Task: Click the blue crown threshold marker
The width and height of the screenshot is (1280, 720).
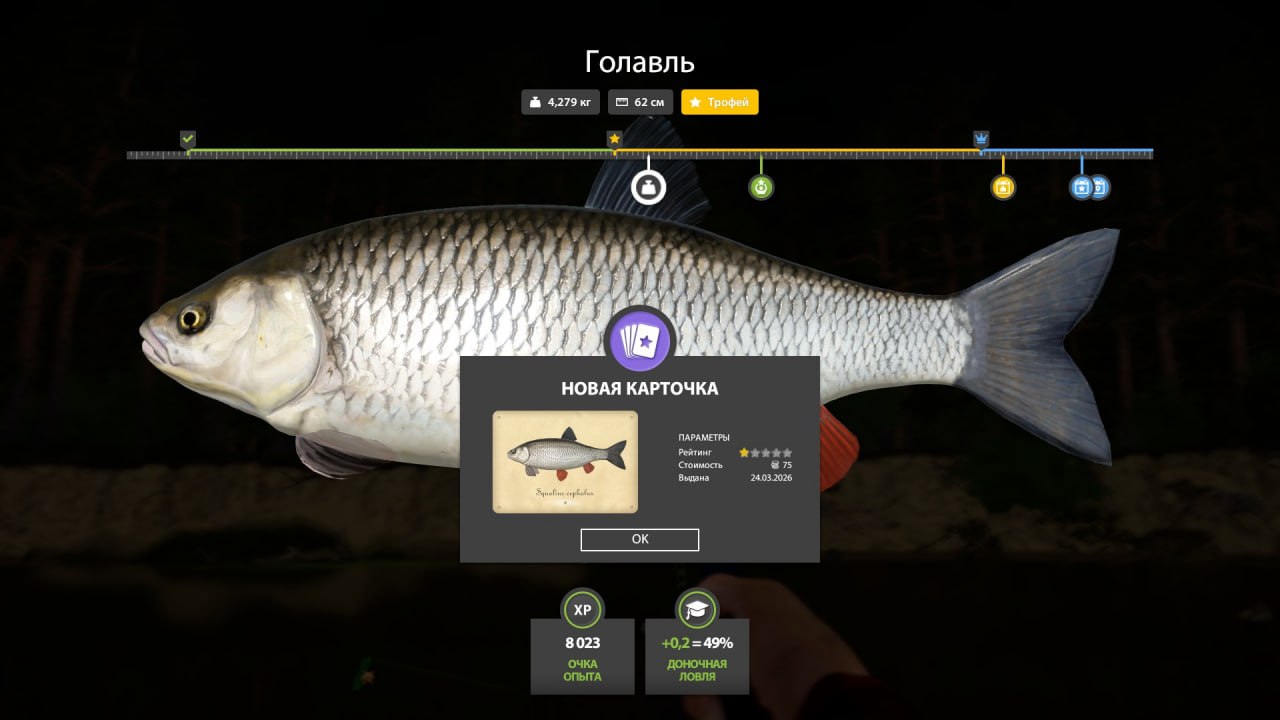Action: click(981, 139)
